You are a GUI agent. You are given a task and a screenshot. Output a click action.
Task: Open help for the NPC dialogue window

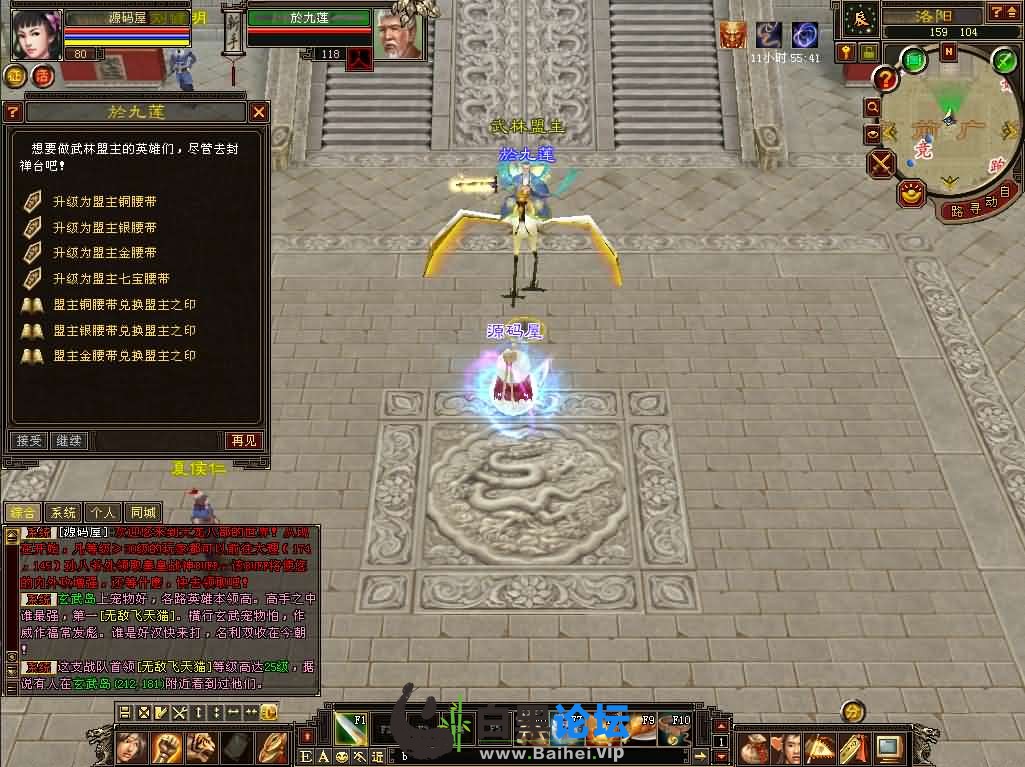coord(13,112)
